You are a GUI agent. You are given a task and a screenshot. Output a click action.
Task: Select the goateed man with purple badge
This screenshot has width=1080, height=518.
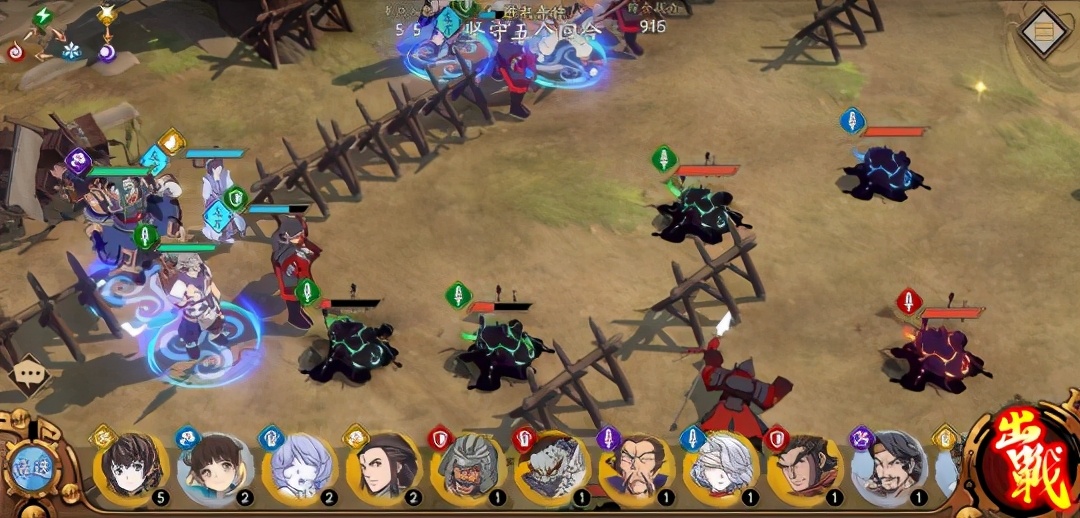click(x=888, y=468)
